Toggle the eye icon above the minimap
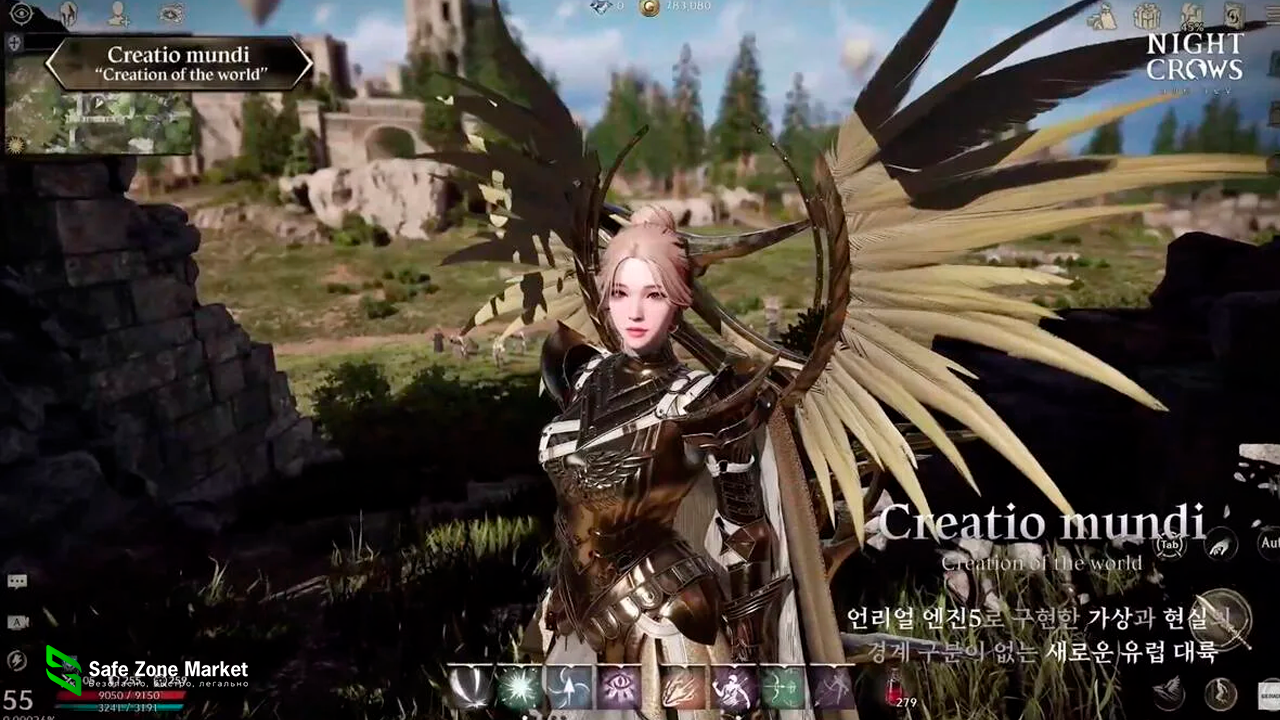The height and width of the screenshot is (720, 1280). (x=21, y=14)
